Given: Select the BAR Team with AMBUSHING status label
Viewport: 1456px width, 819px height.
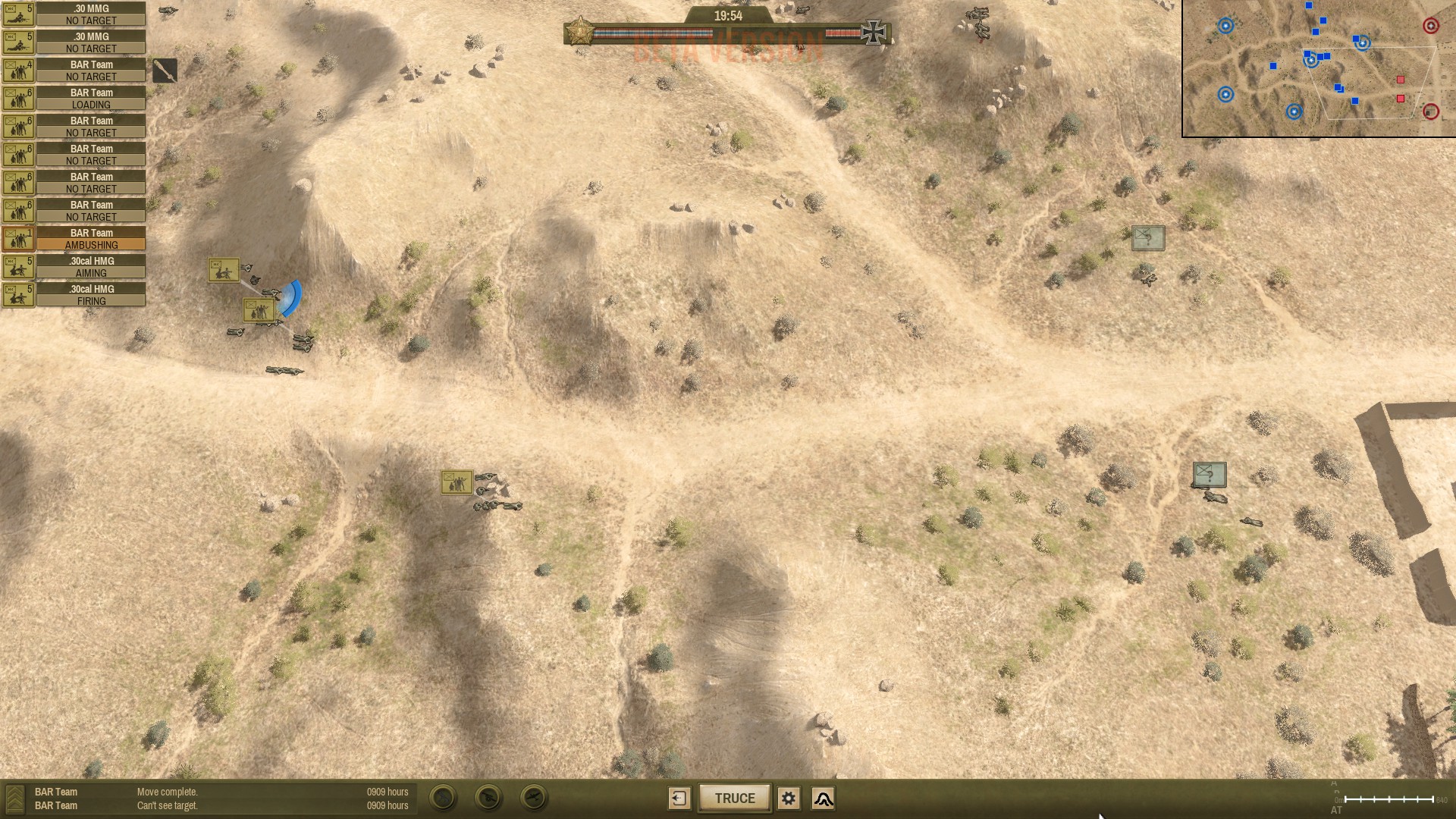Looking at the screenshot, I should [91, 239].
